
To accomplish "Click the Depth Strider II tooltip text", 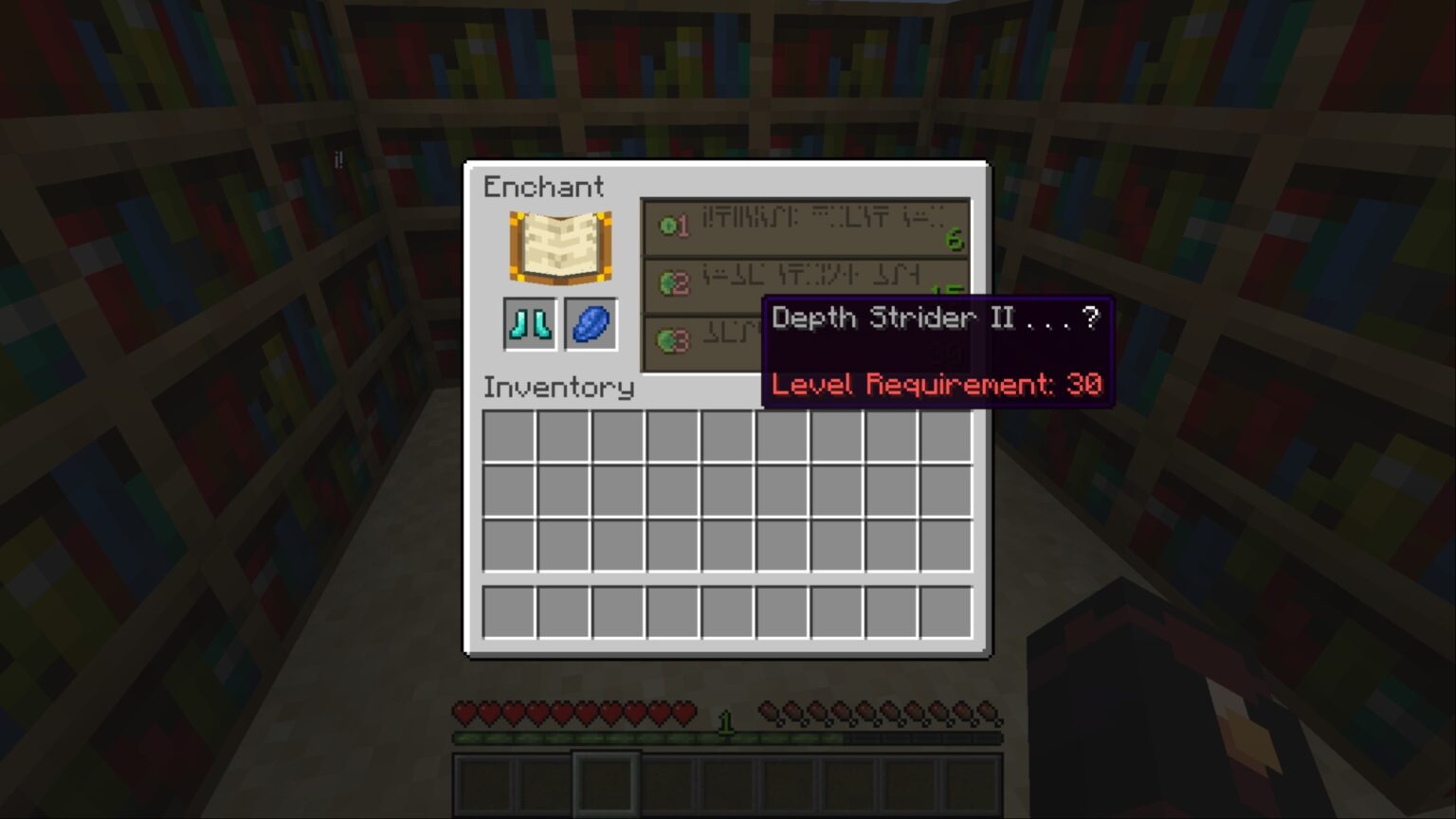I will [934, 318].
